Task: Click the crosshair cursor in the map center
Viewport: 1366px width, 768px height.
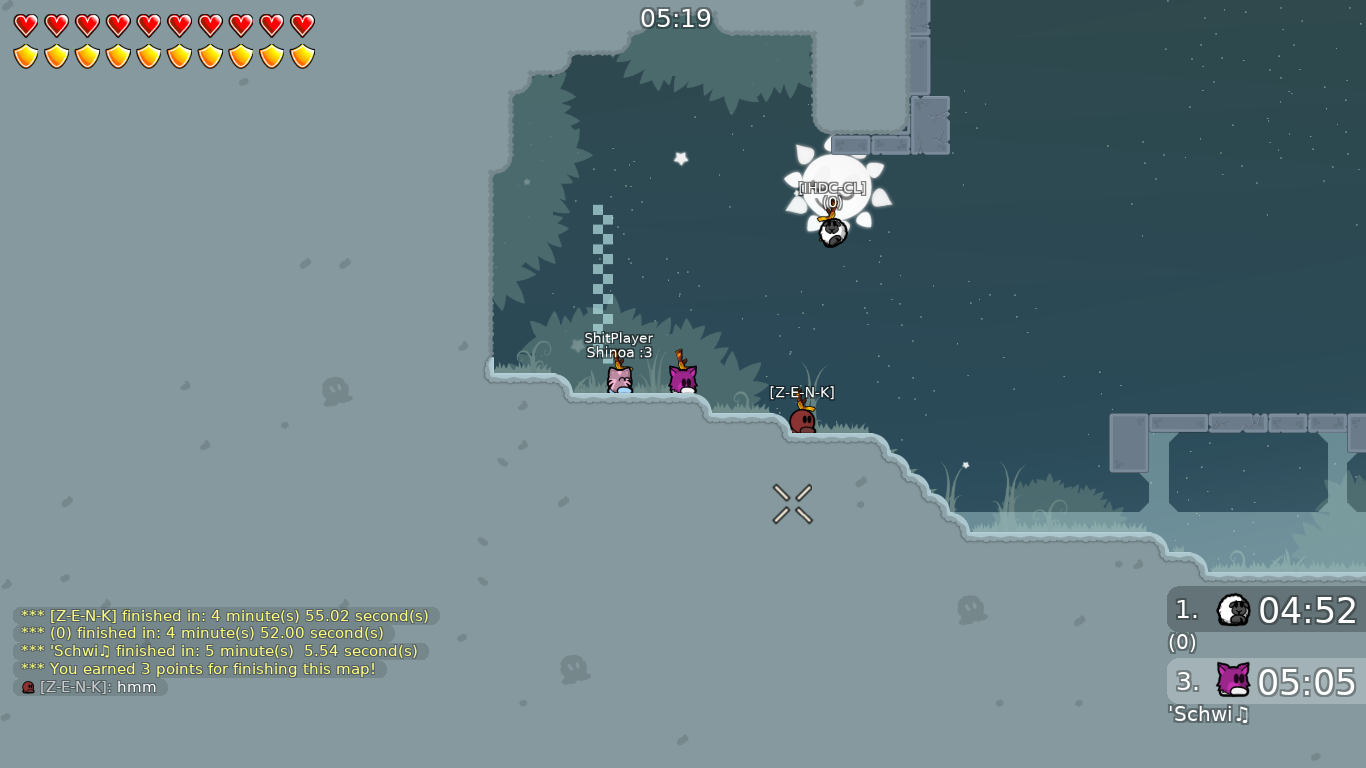Action: (791, 503)
